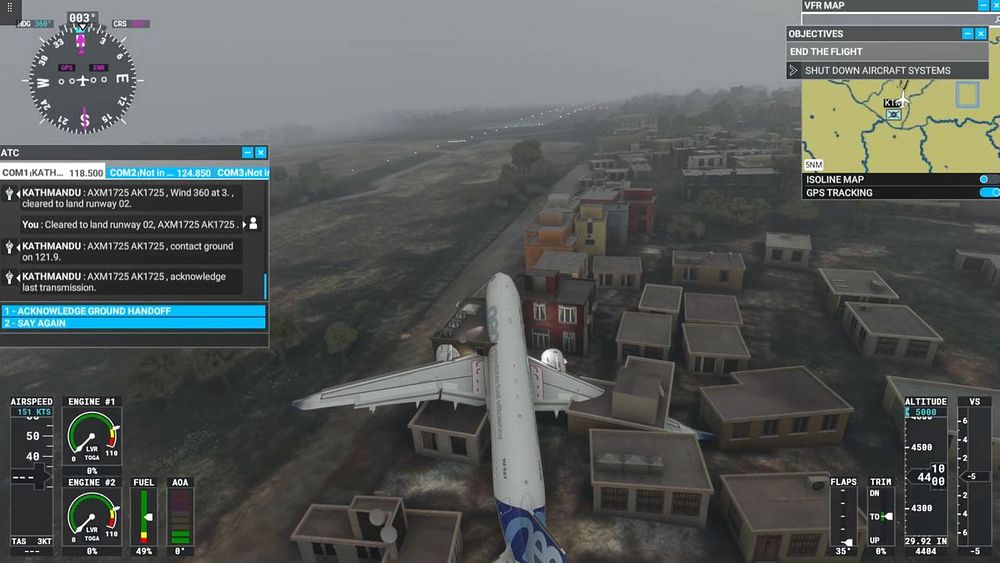
Task: Minimize the ATC panel
Action: click(x=247, y=153)
